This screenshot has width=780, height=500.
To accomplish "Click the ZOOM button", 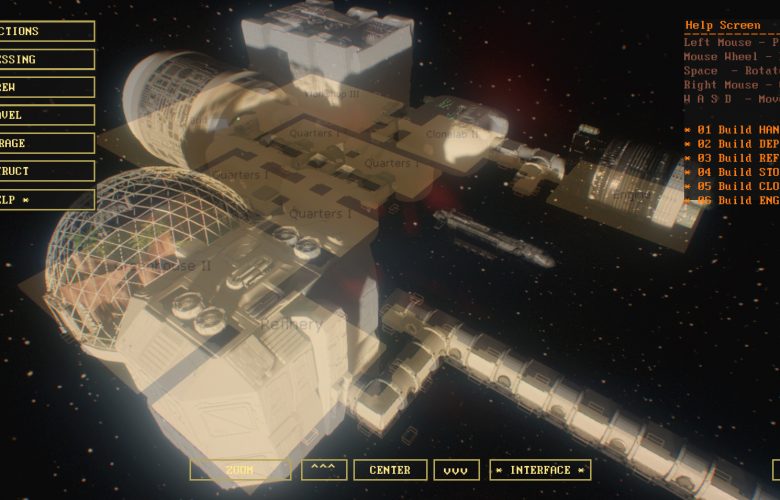I will pos(240,470).
